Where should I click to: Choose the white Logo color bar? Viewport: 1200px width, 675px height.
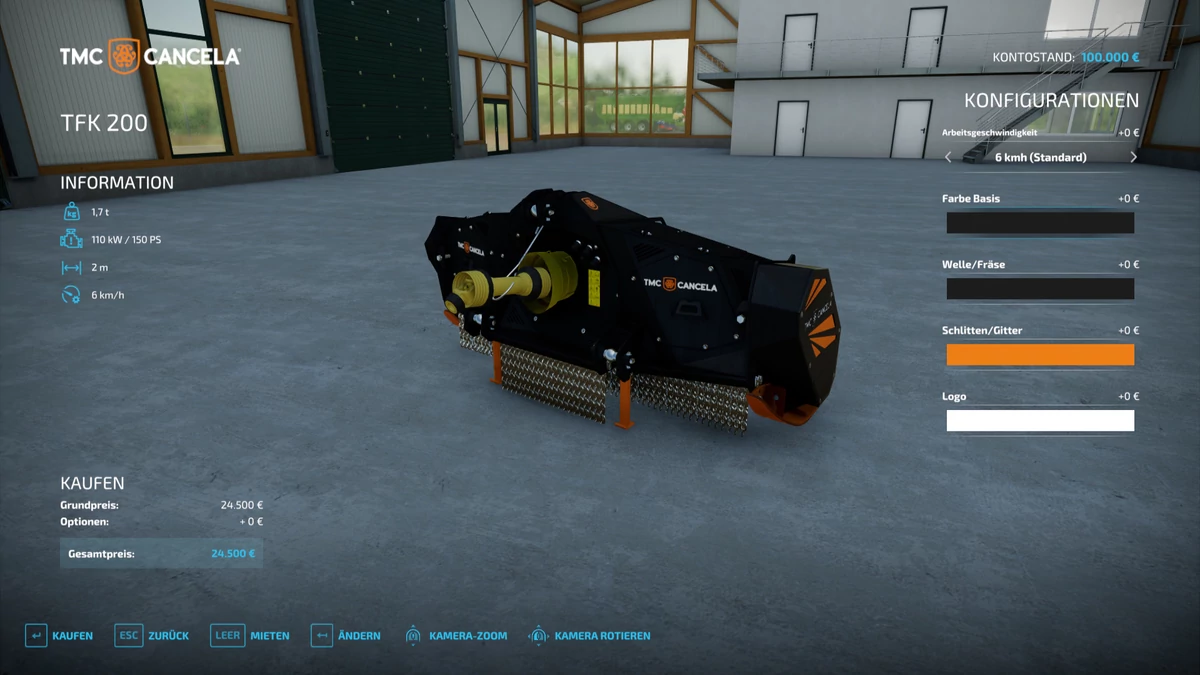[1040, 421]
